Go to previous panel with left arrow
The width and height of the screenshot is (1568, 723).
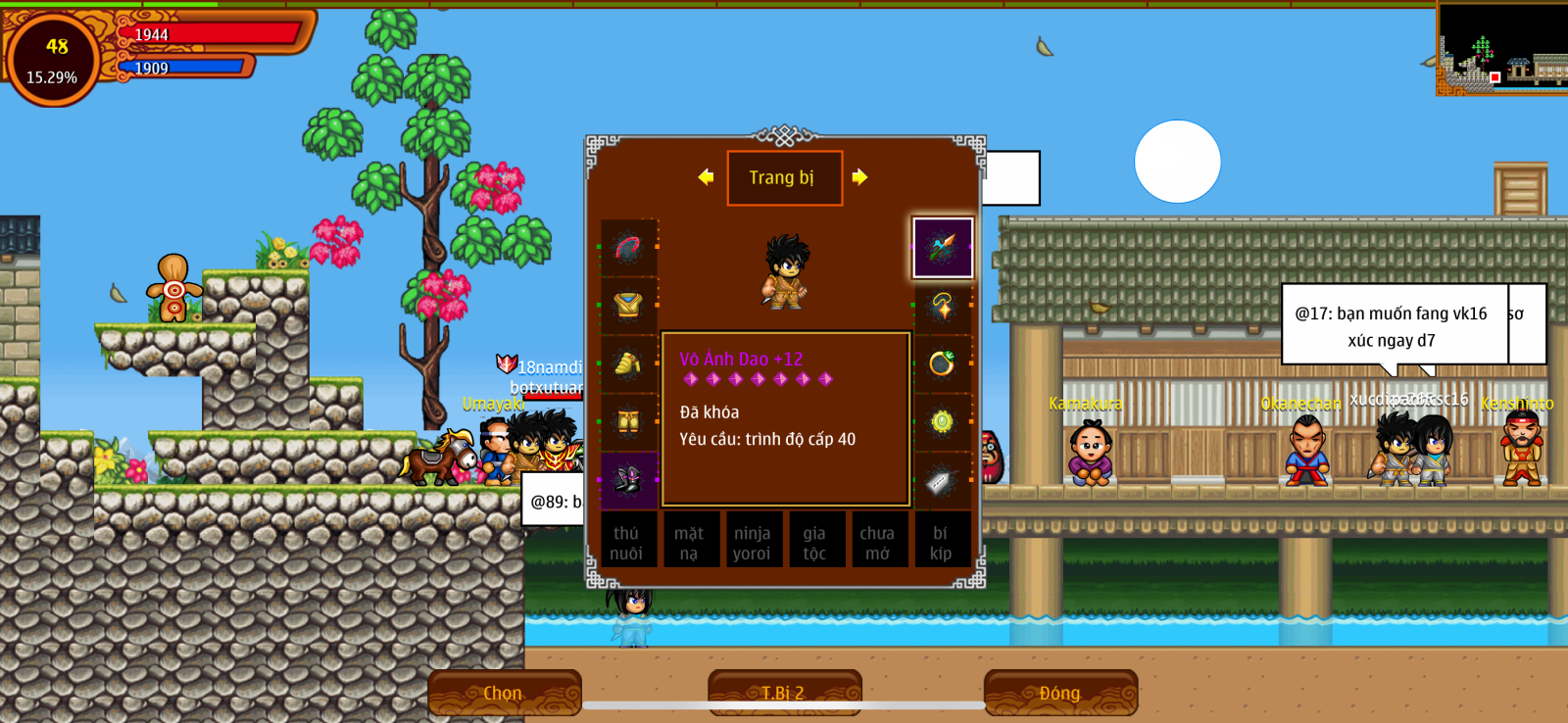[x=706, y=177]
